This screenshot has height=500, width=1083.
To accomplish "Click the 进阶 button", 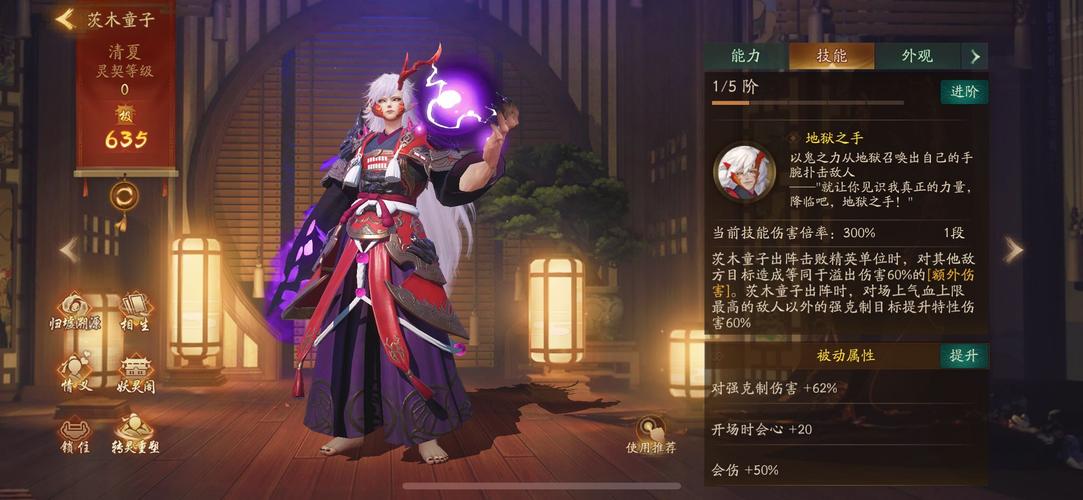I will click(964, 91).
